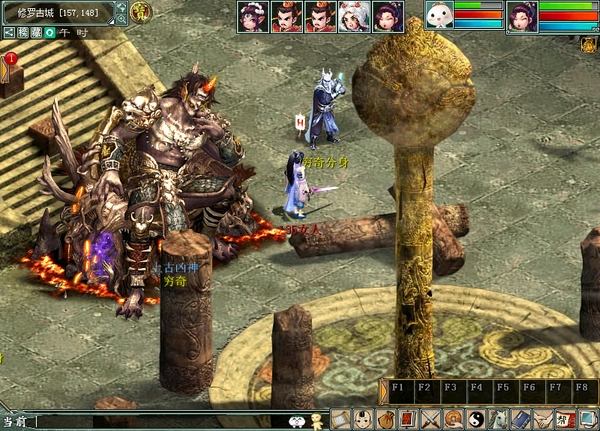Open the computer monitor system icon
The image size is (600, 431).
pyautogui.click(x=588, y=420)
